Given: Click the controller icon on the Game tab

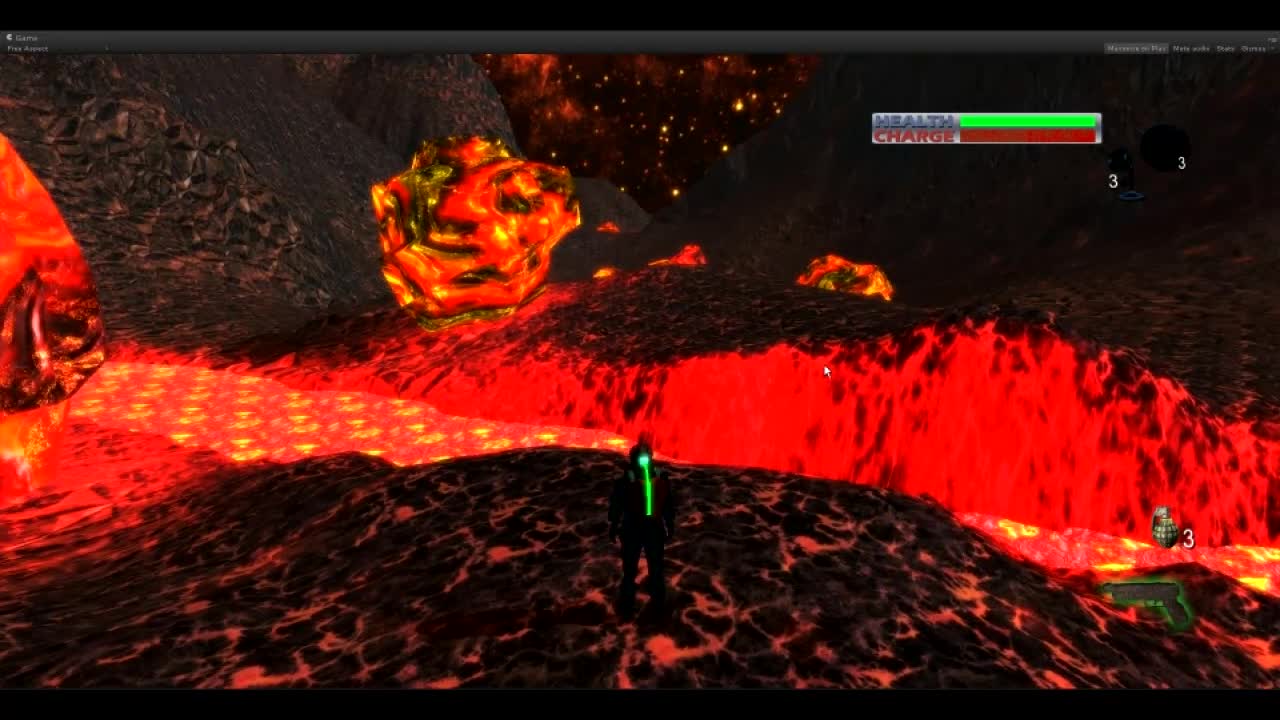Looking at the screenshot, I should pos(9,38).
